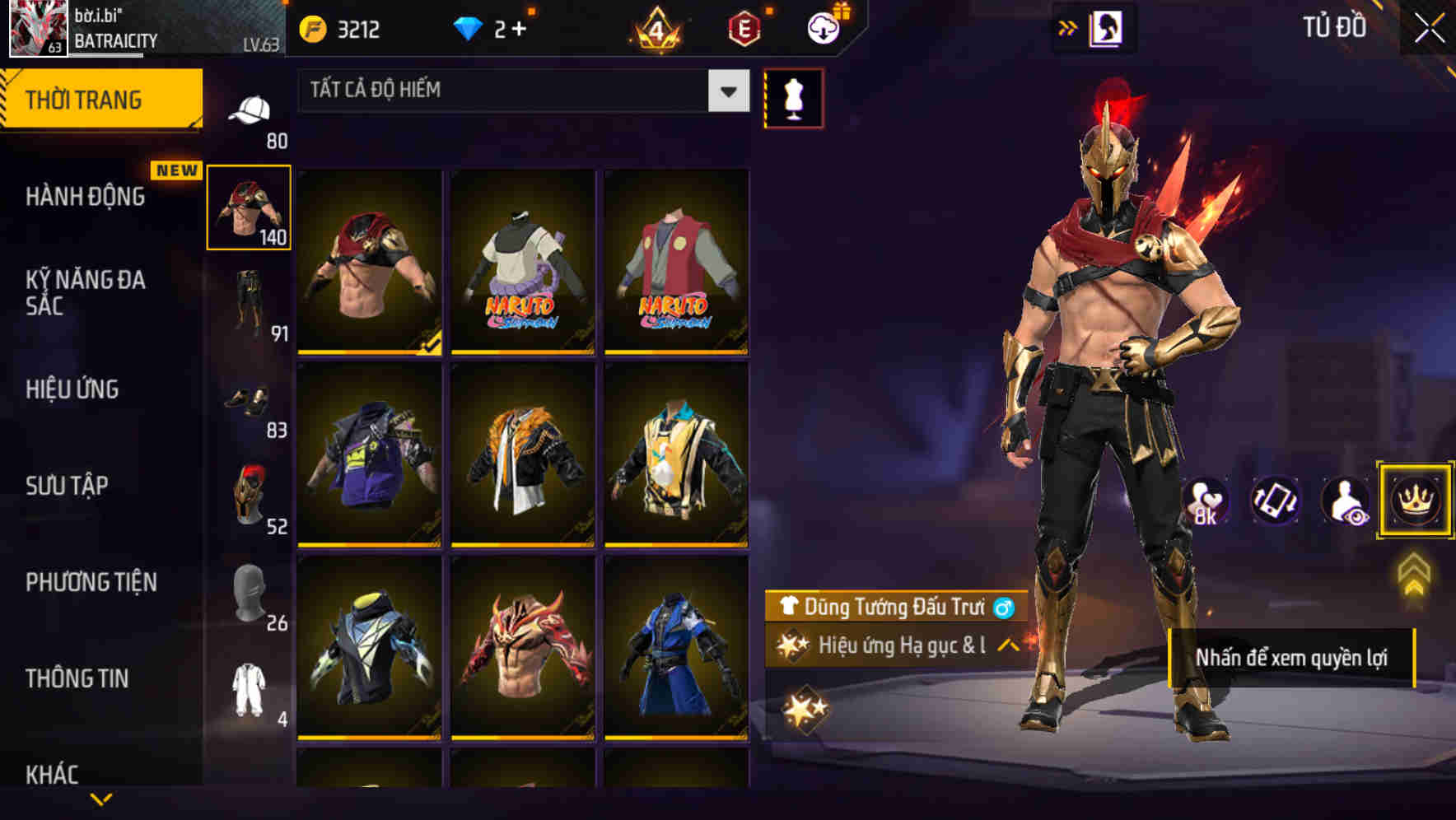Toggle the character silhouette preview icon
This screenshot has width=1456, height=820.
pyautogui.click(x=1345, y=501)
